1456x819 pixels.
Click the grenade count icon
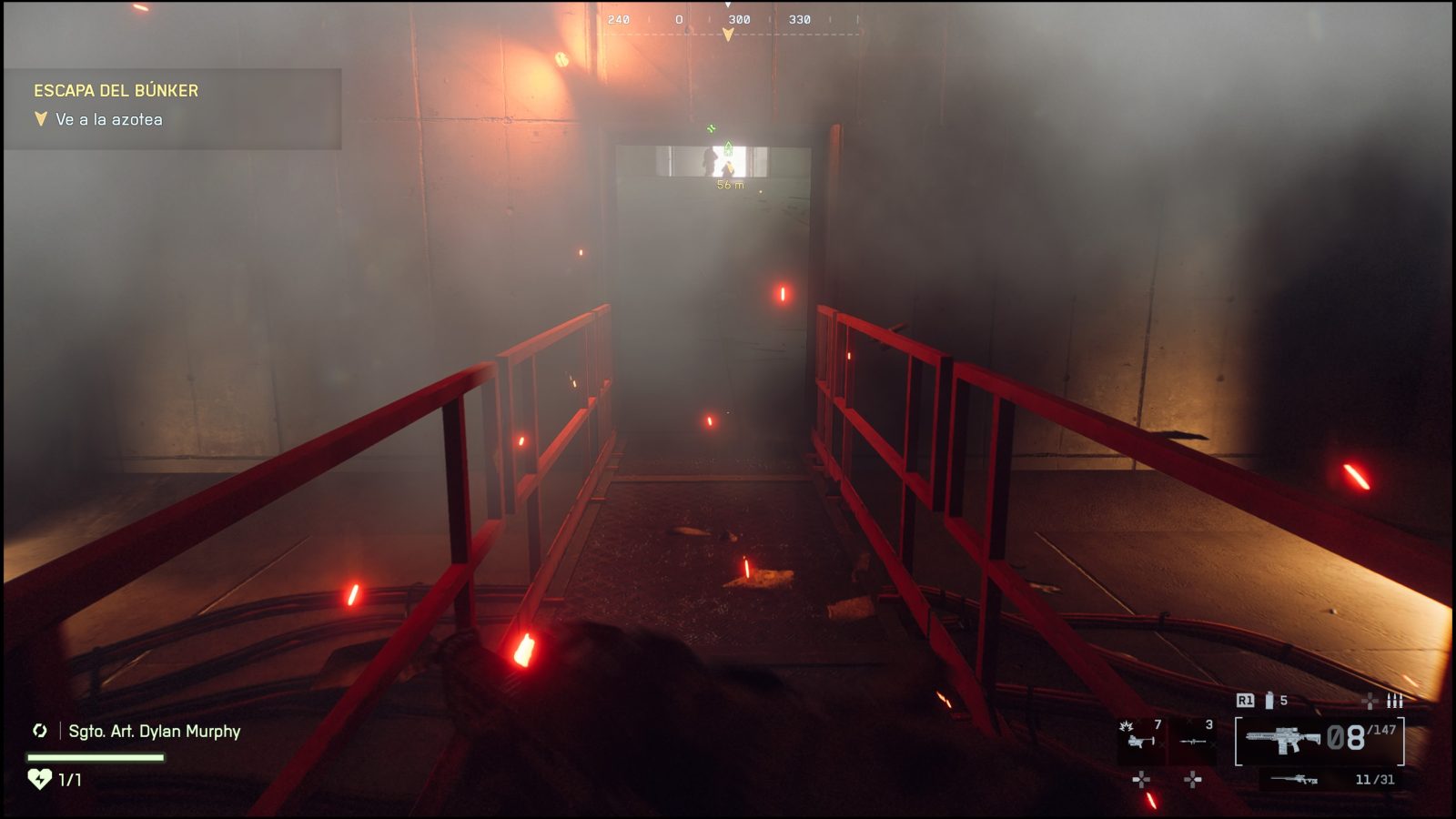click(1269, 701)
